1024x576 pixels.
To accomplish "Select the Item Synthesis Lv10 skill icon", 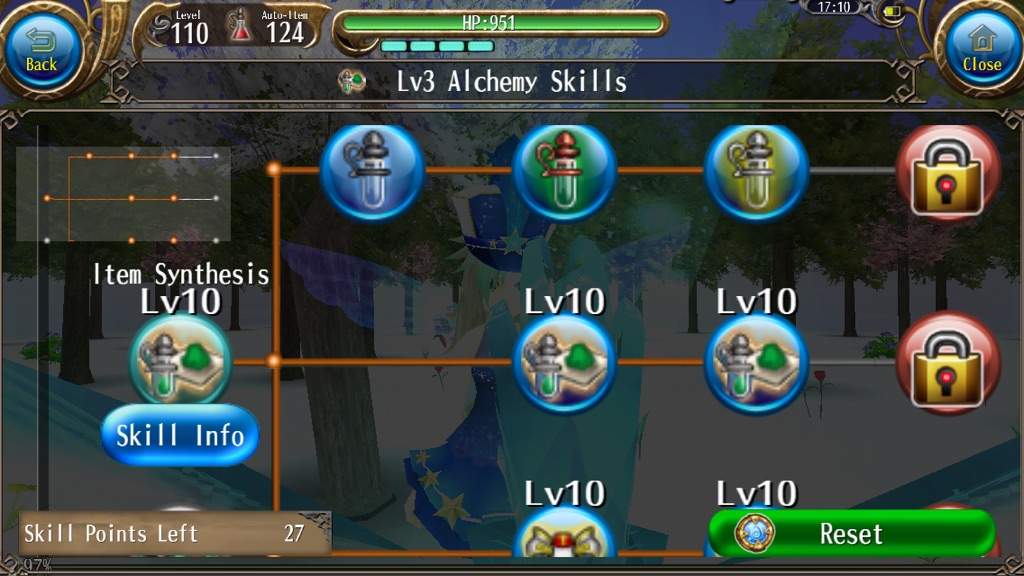I will click(180, 360).
